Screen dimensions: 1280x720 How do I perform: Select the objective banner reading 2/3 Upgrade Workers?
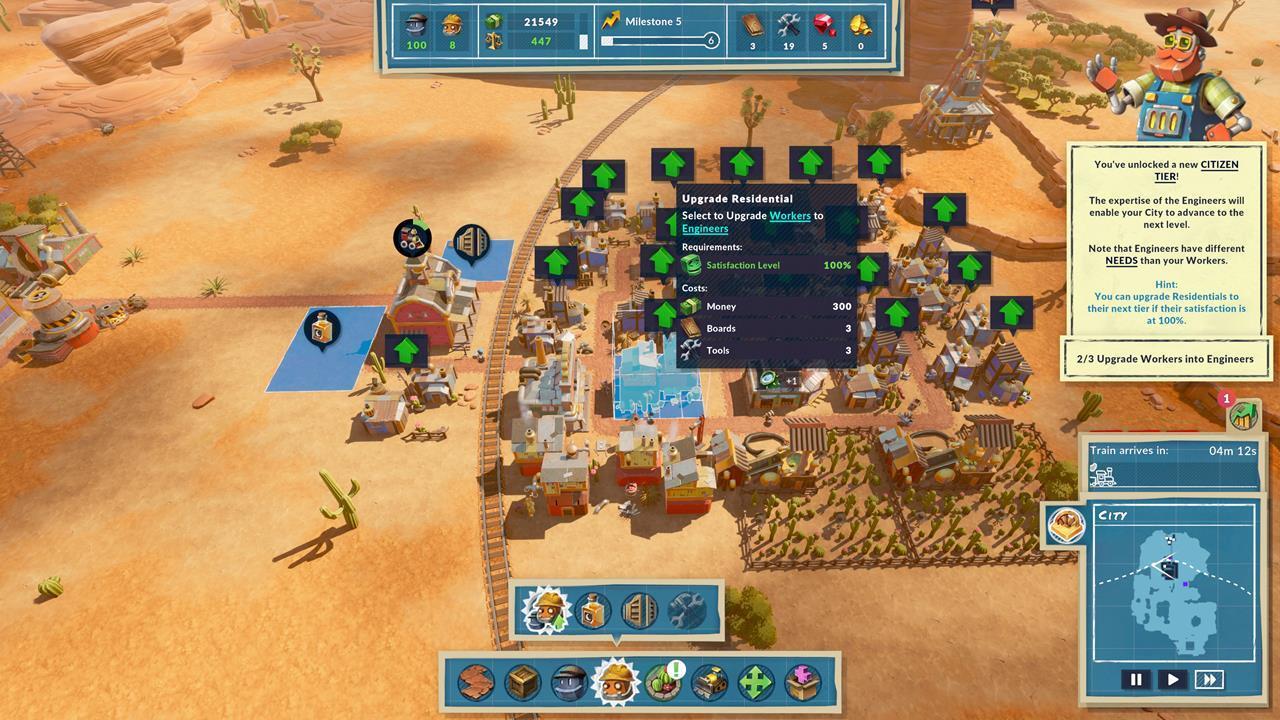(1166, 358)
